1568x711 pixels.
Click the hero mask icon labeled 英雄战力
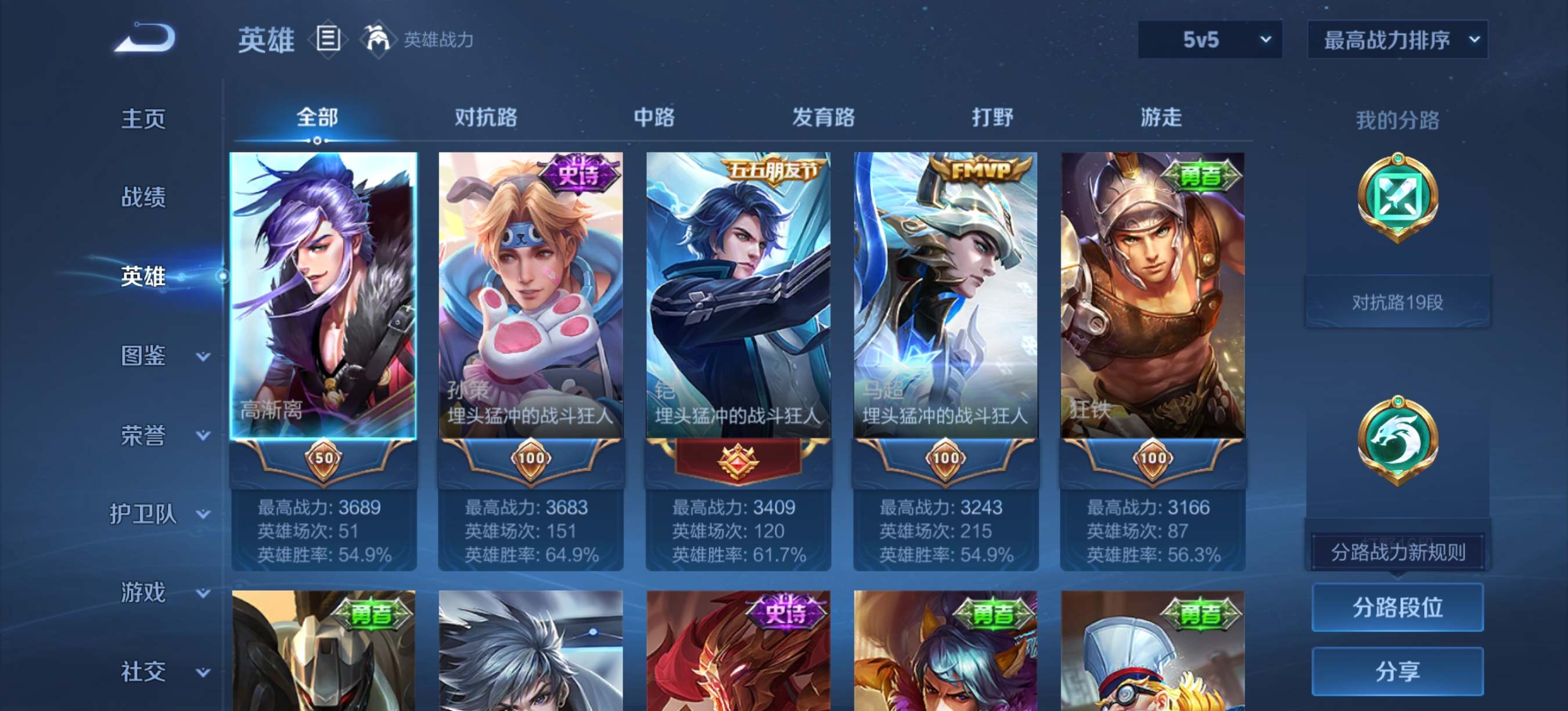pyautogui.click(x=379, y=39)
